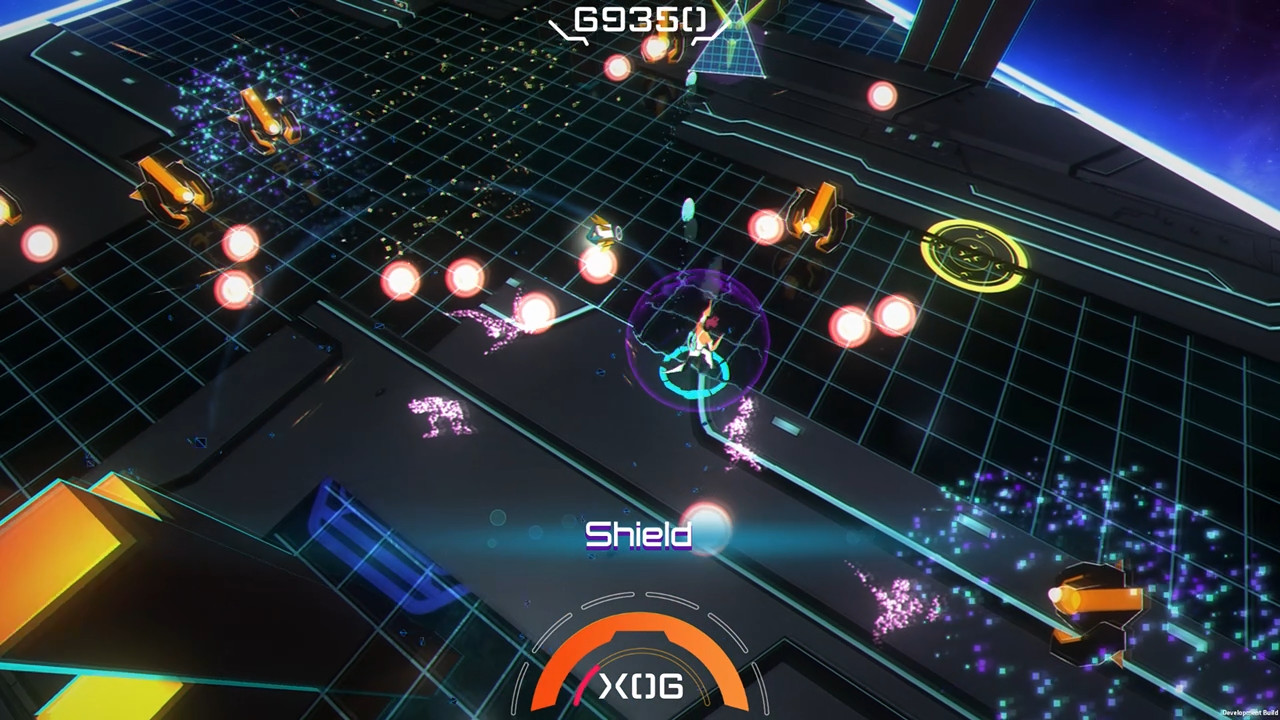
Task: Select the score counter showing 69350
Action: pos(638,18)
